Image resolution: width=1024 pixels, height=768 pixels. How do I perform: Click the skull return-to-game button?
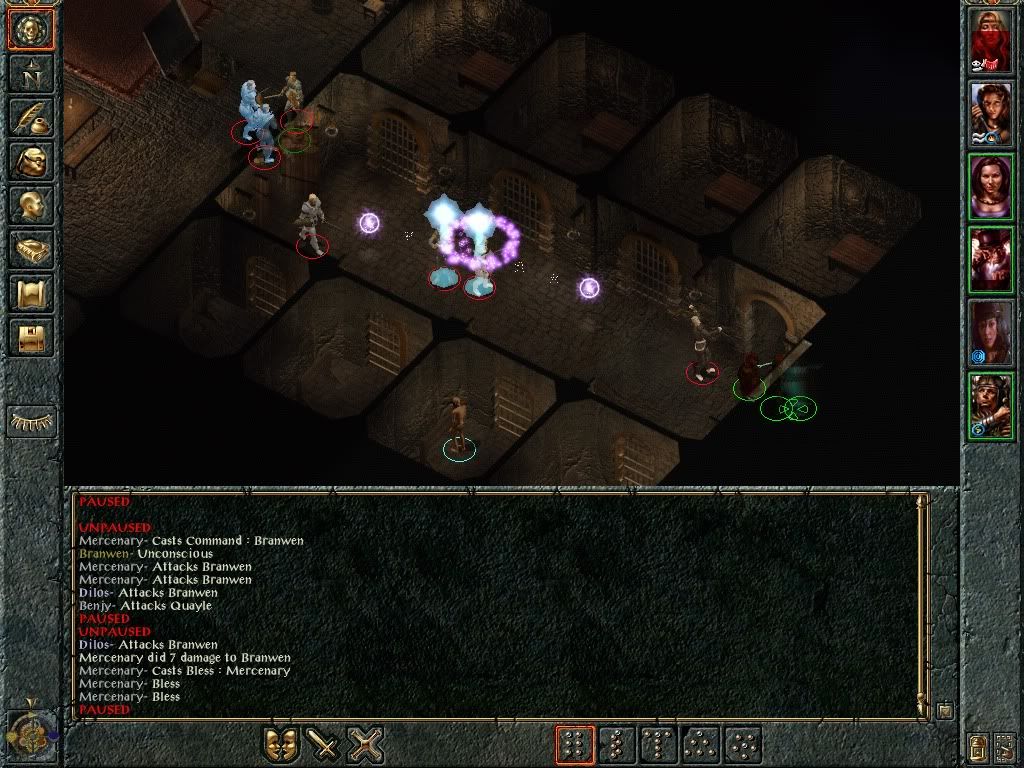tap(32, 29)
